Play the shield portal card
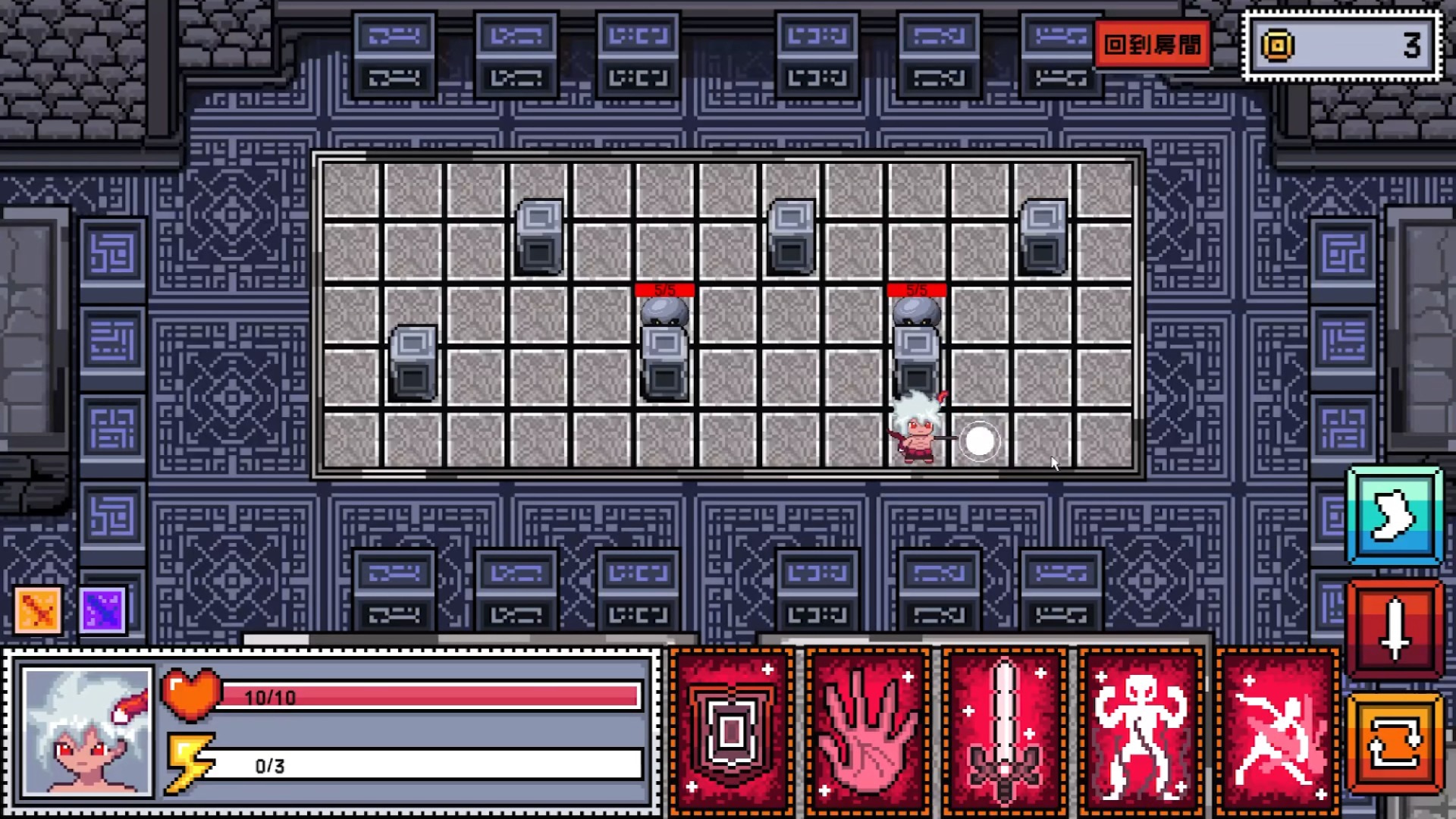1456x819 pixels. [731, 732]
